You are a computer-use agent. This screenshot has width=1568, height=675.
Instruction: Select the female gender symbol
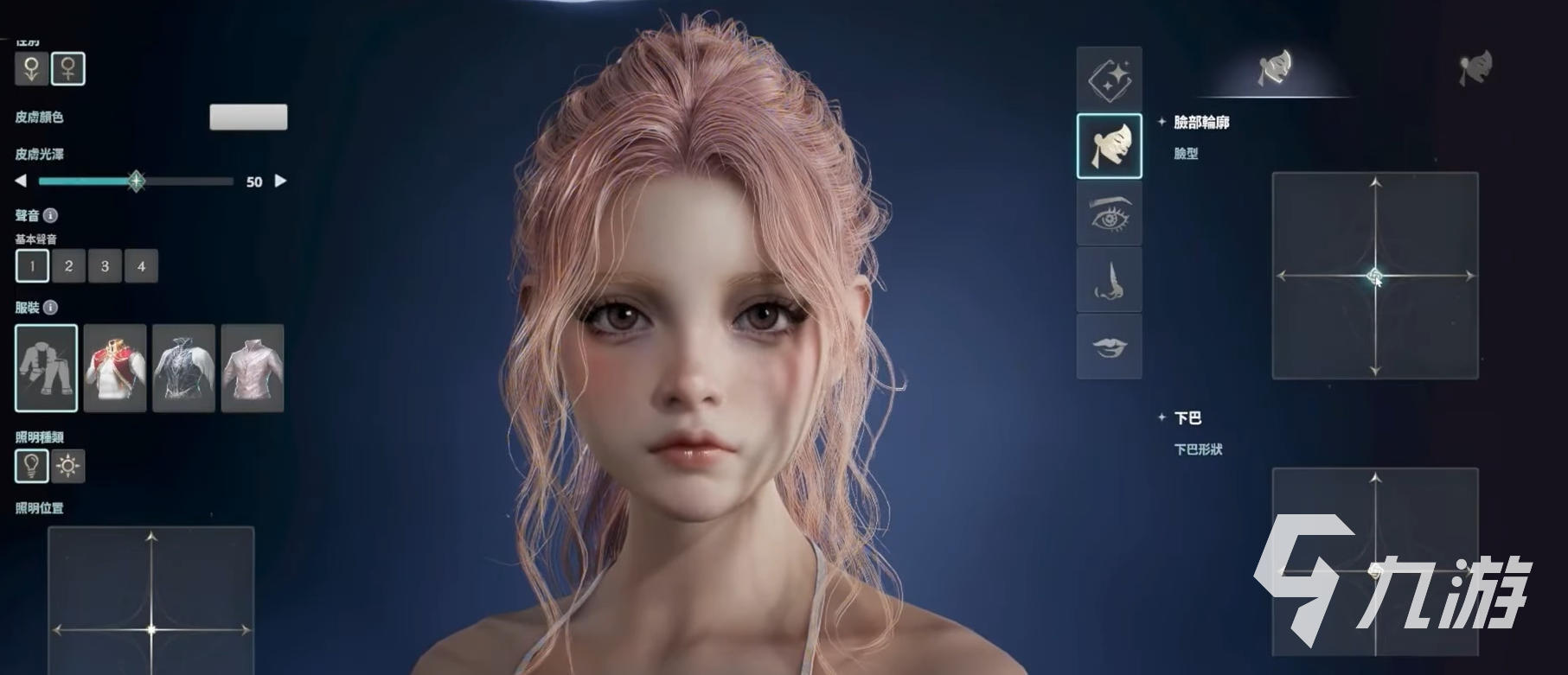(x=68, y=70)
